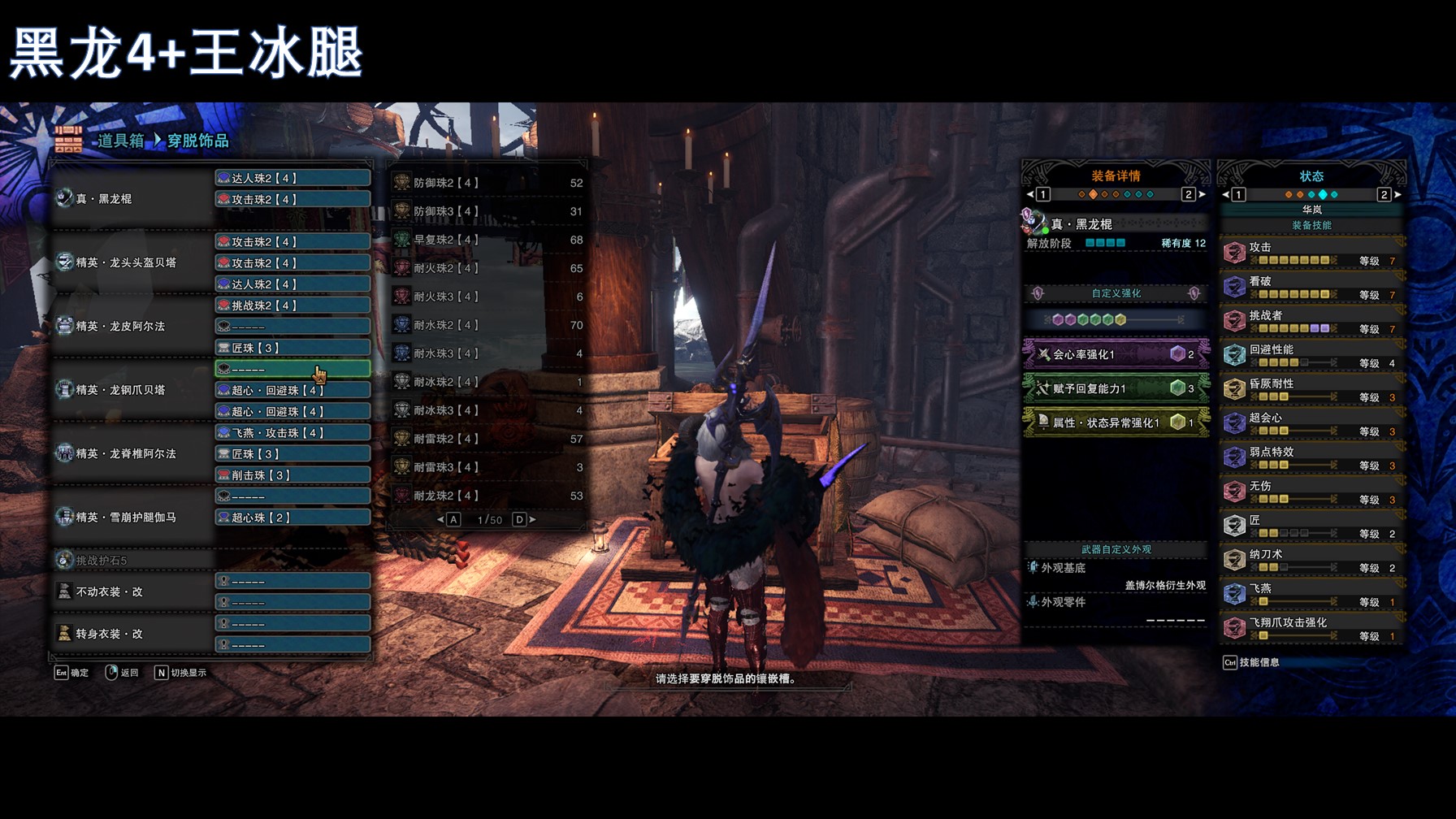Choose 耐龙珠2【4】 from the list

(x=487, y=496)
